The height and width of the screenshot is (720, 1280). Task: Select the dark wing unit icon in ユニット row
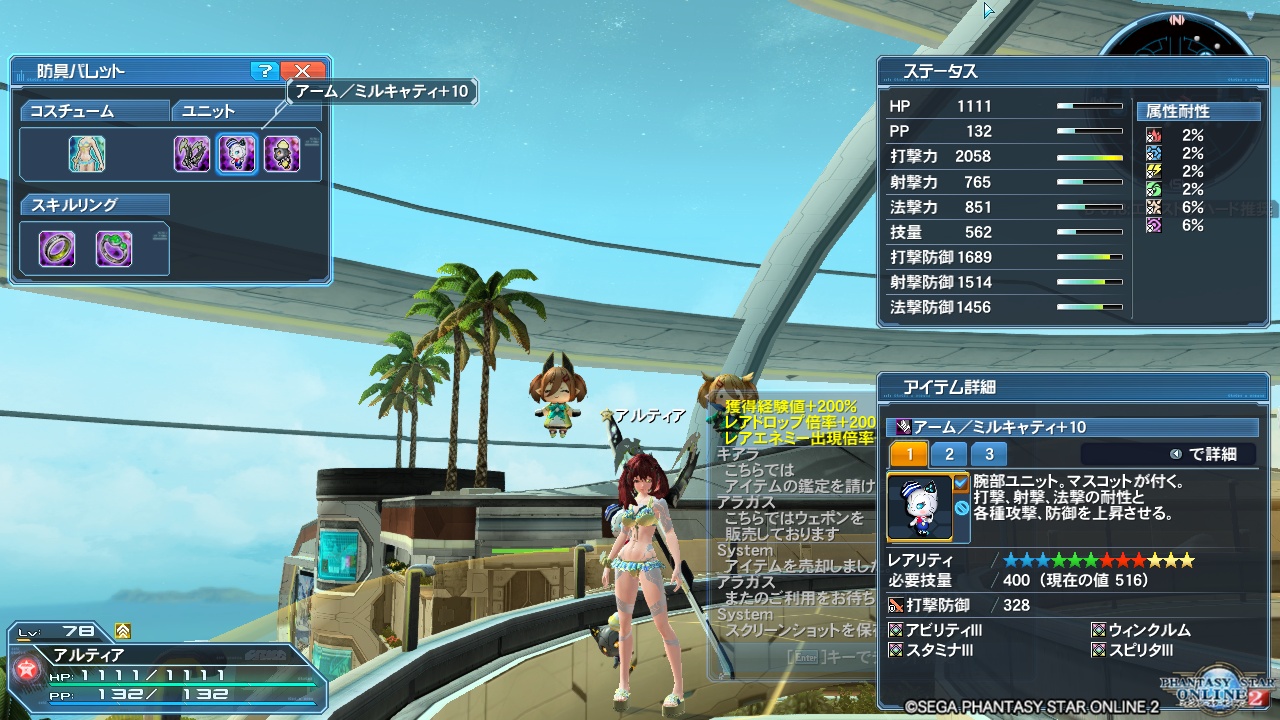click(191, 154)
